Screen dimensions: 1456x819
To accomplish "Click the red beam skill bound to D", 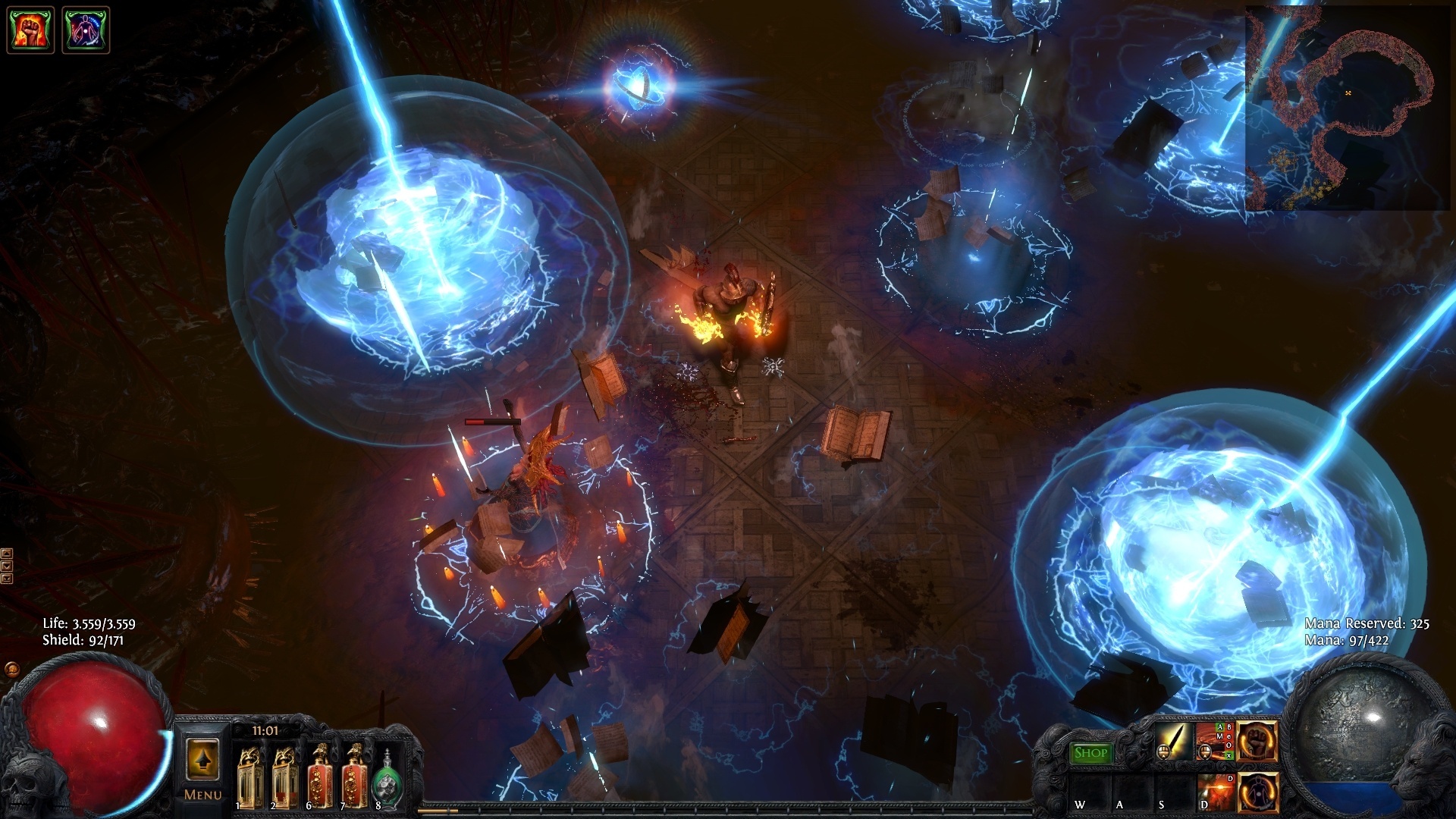I will coord(1214,794).
